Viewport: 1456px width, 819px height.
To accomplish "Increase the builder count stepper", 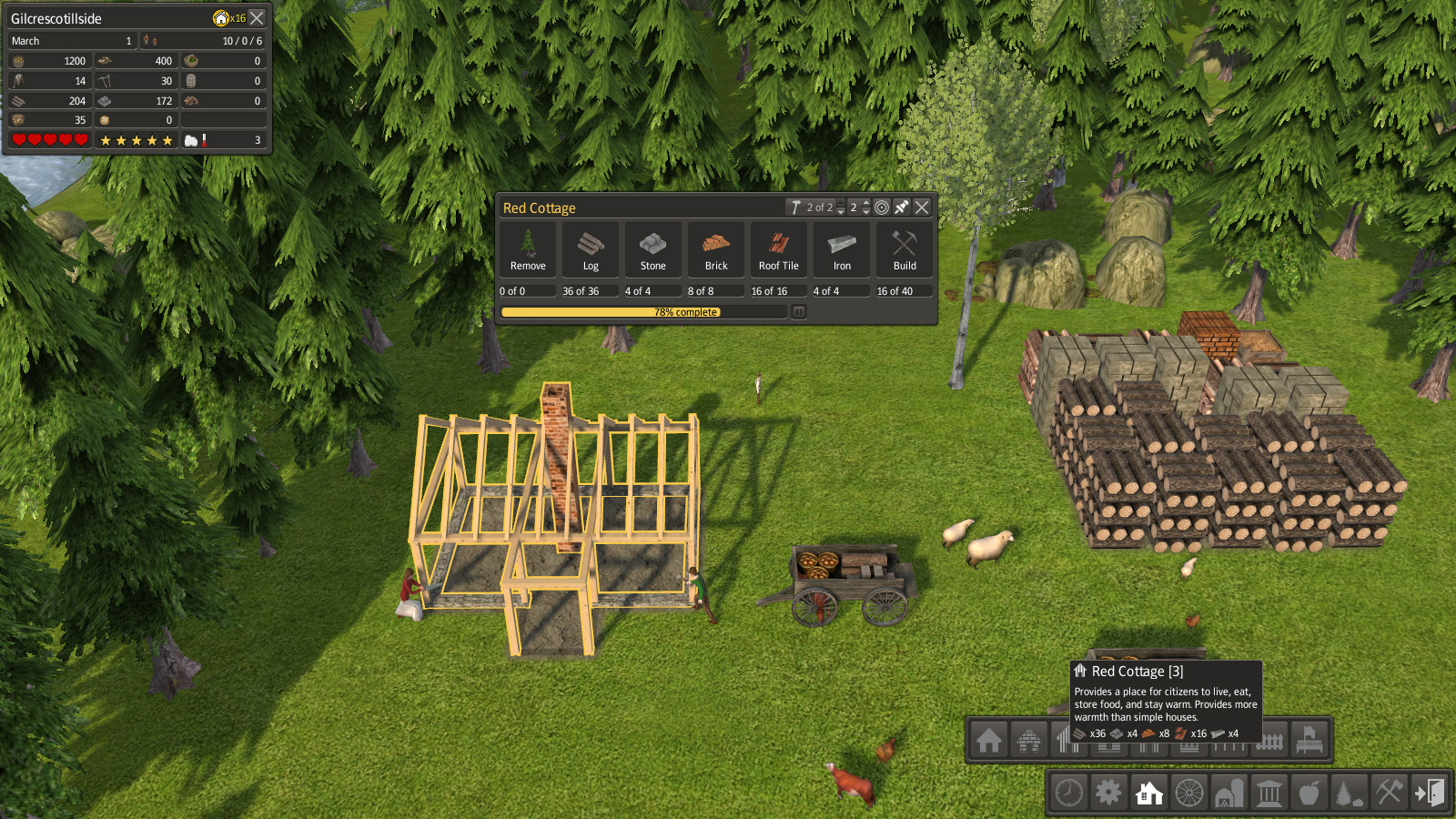I will 866,203.
